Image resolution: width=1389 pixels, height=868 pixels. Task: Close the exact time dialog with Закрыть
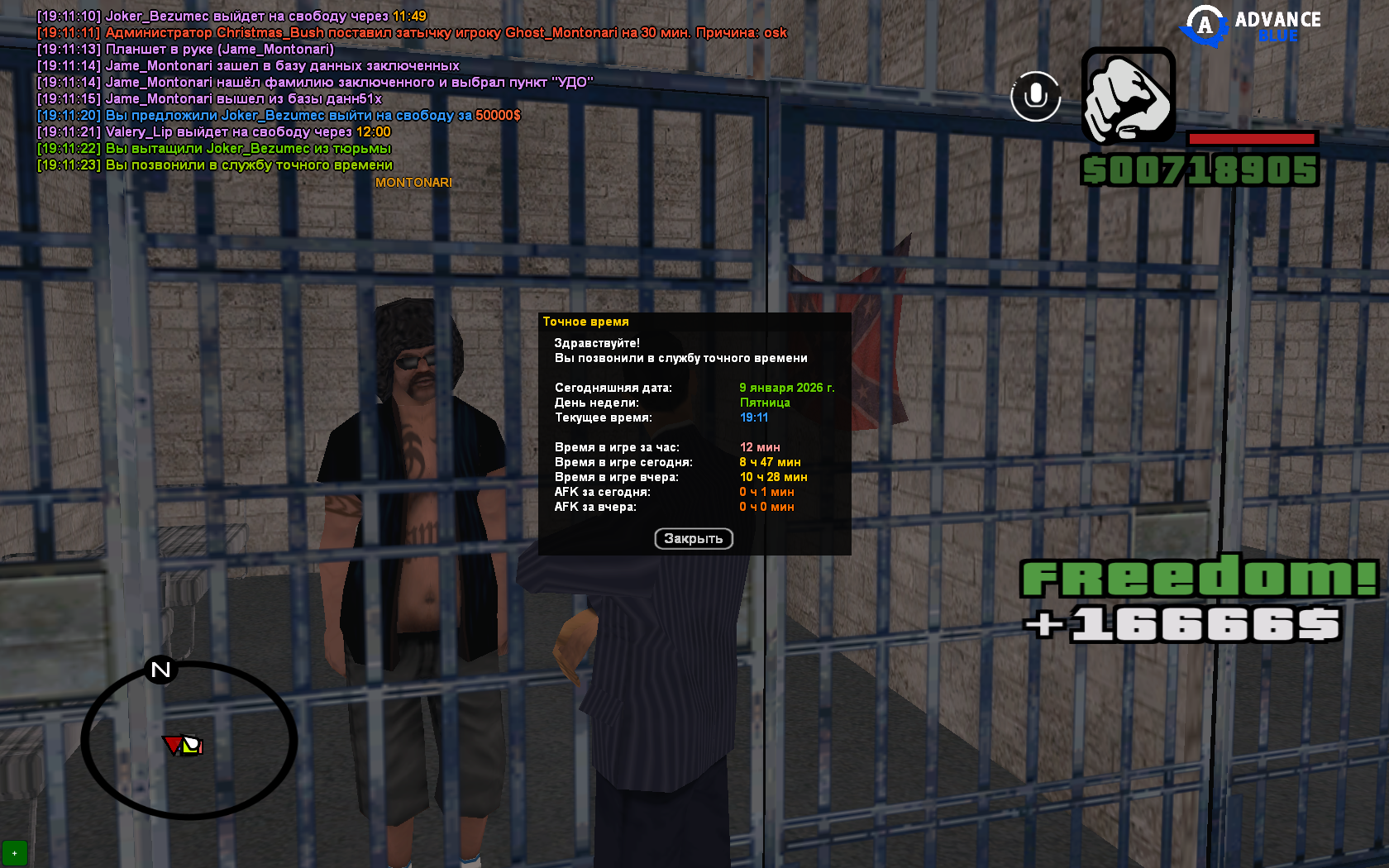pos(693,539)
